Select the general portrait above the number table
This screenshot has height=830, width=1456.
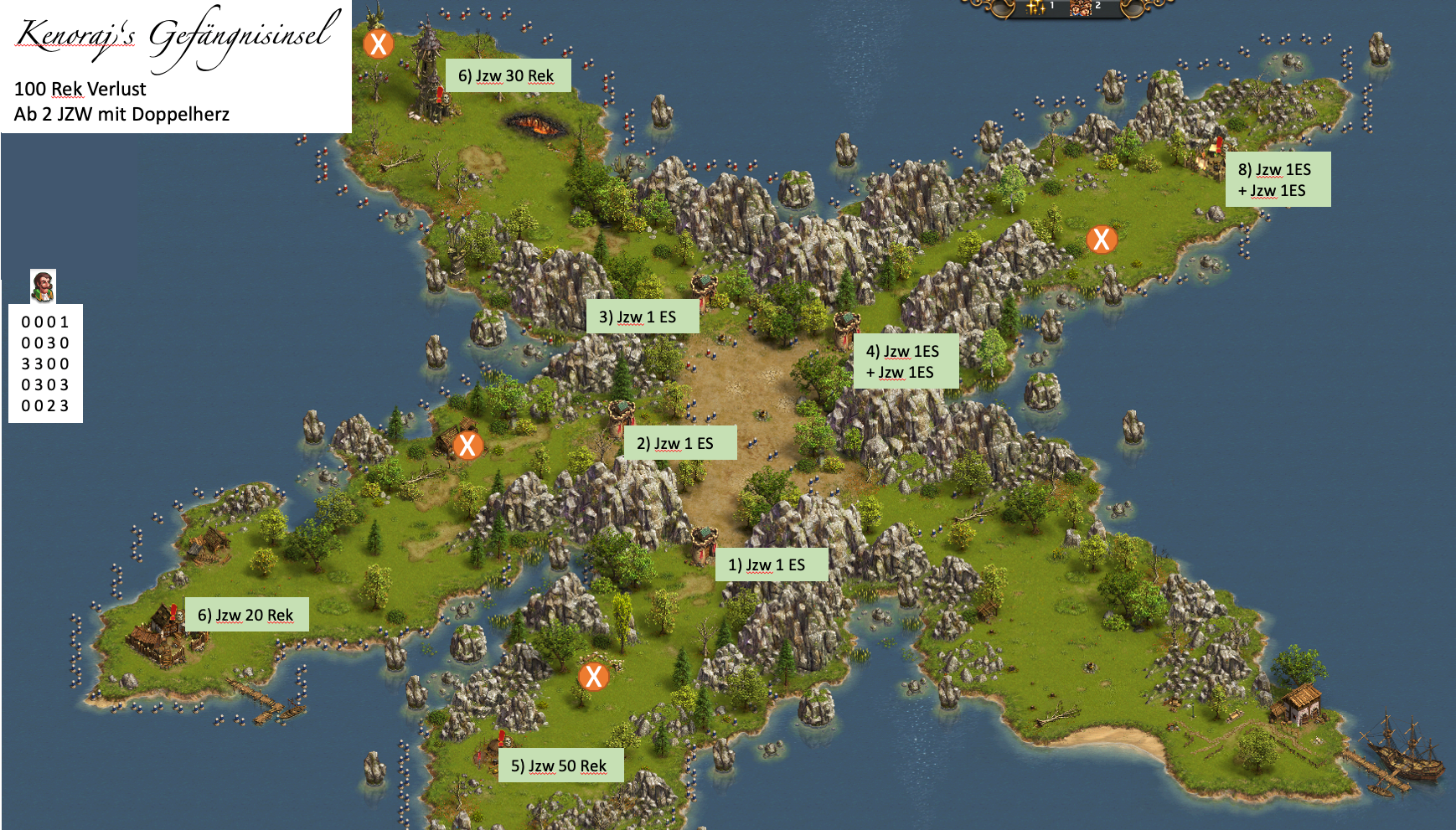pos(43,286)
